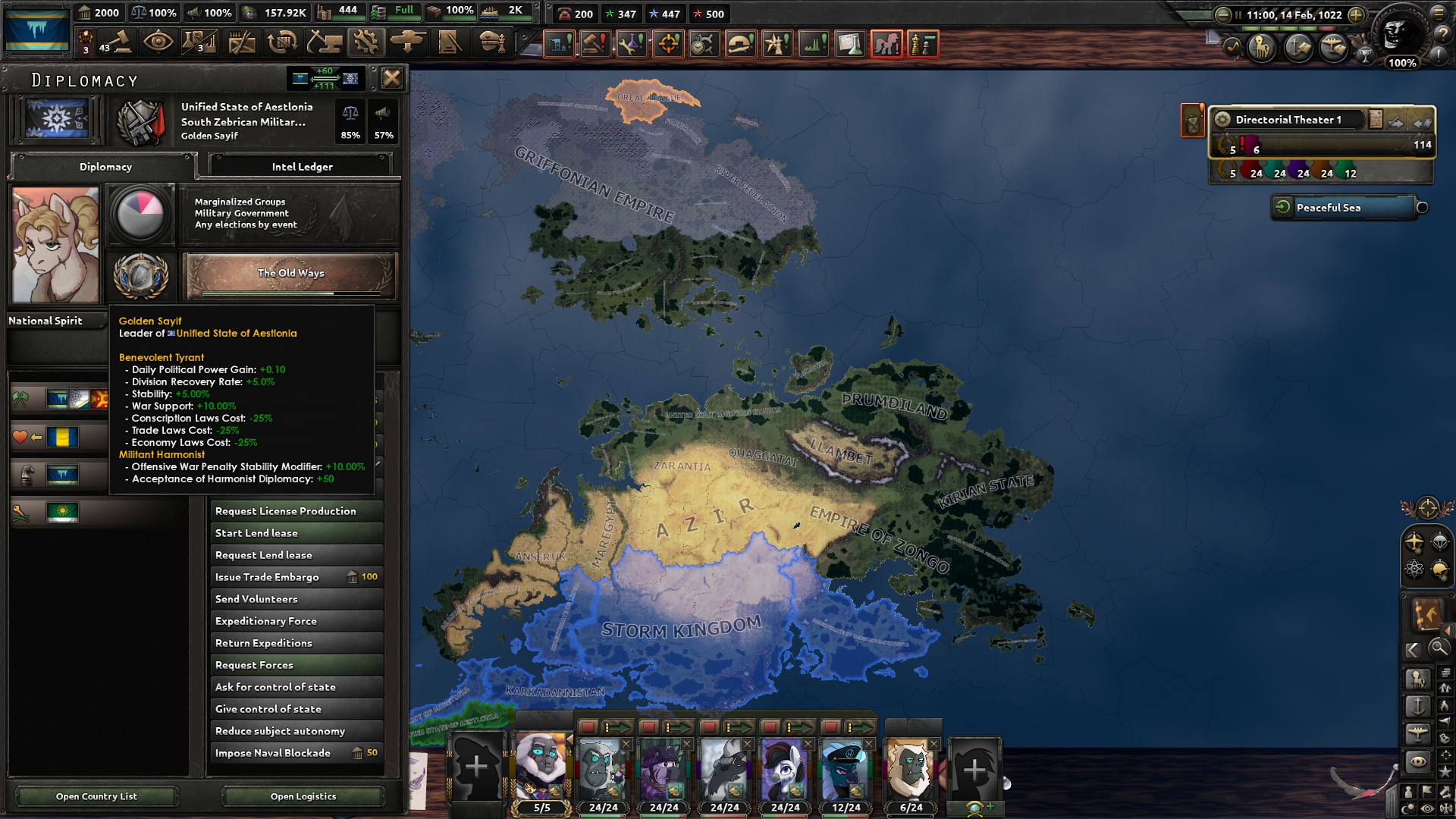
Task: Select Directorial Theater 1 header
Action: coord(1288,120)
